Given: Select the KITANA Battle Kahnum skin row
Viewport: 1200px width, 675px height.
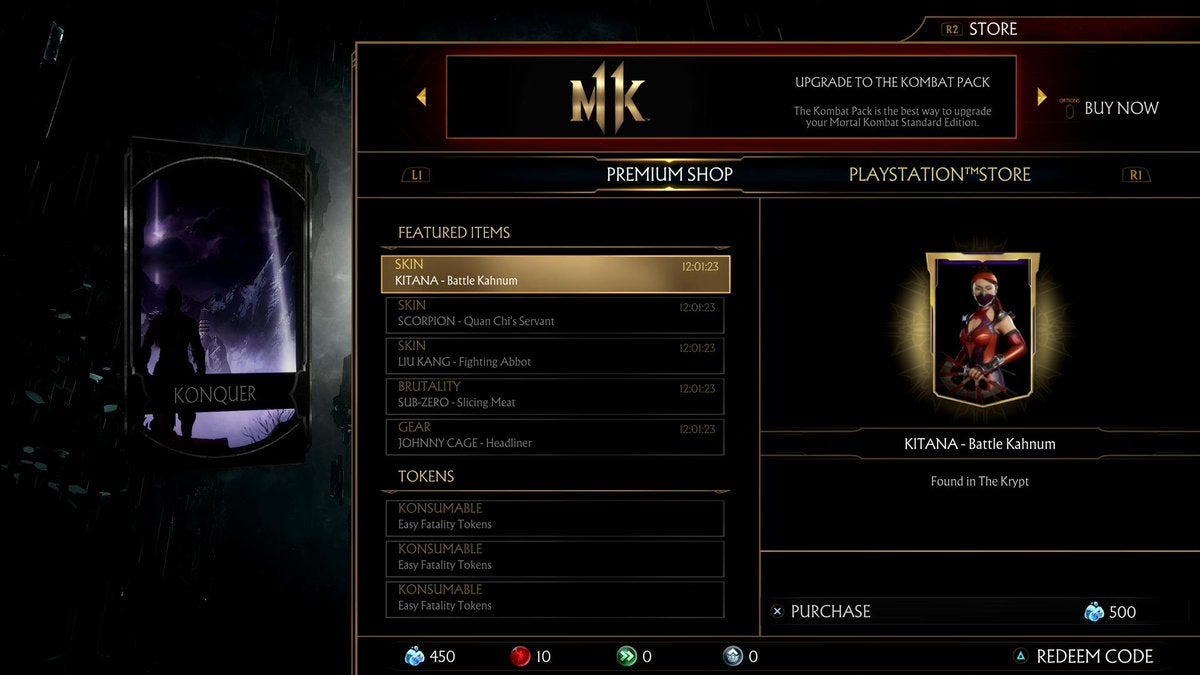Looking at the screenshot, I should click(x=555, y=273).
